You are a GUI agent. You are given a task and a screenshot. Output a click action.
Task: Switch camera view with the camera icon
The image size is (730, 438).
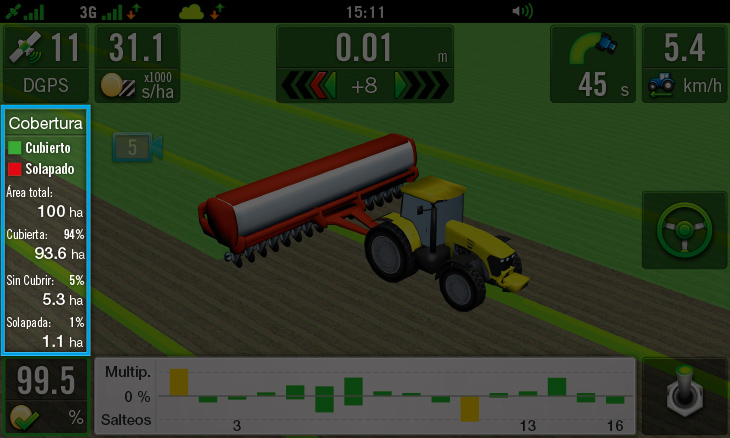click(137, 148)
